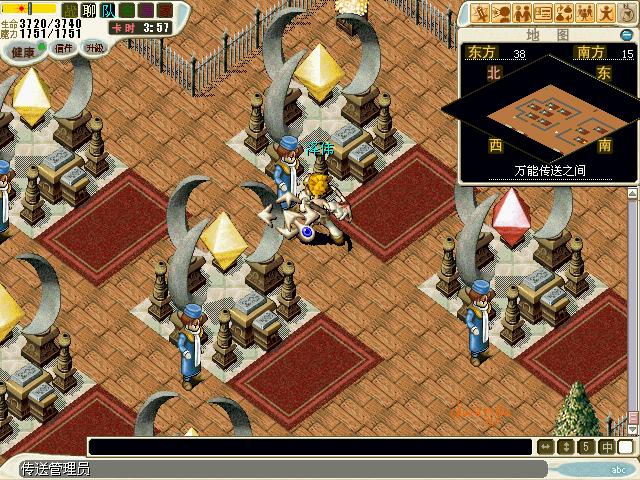Minimize the 地图 map panel
Viewport: 640px width, 480px height.
coord(625,35)
